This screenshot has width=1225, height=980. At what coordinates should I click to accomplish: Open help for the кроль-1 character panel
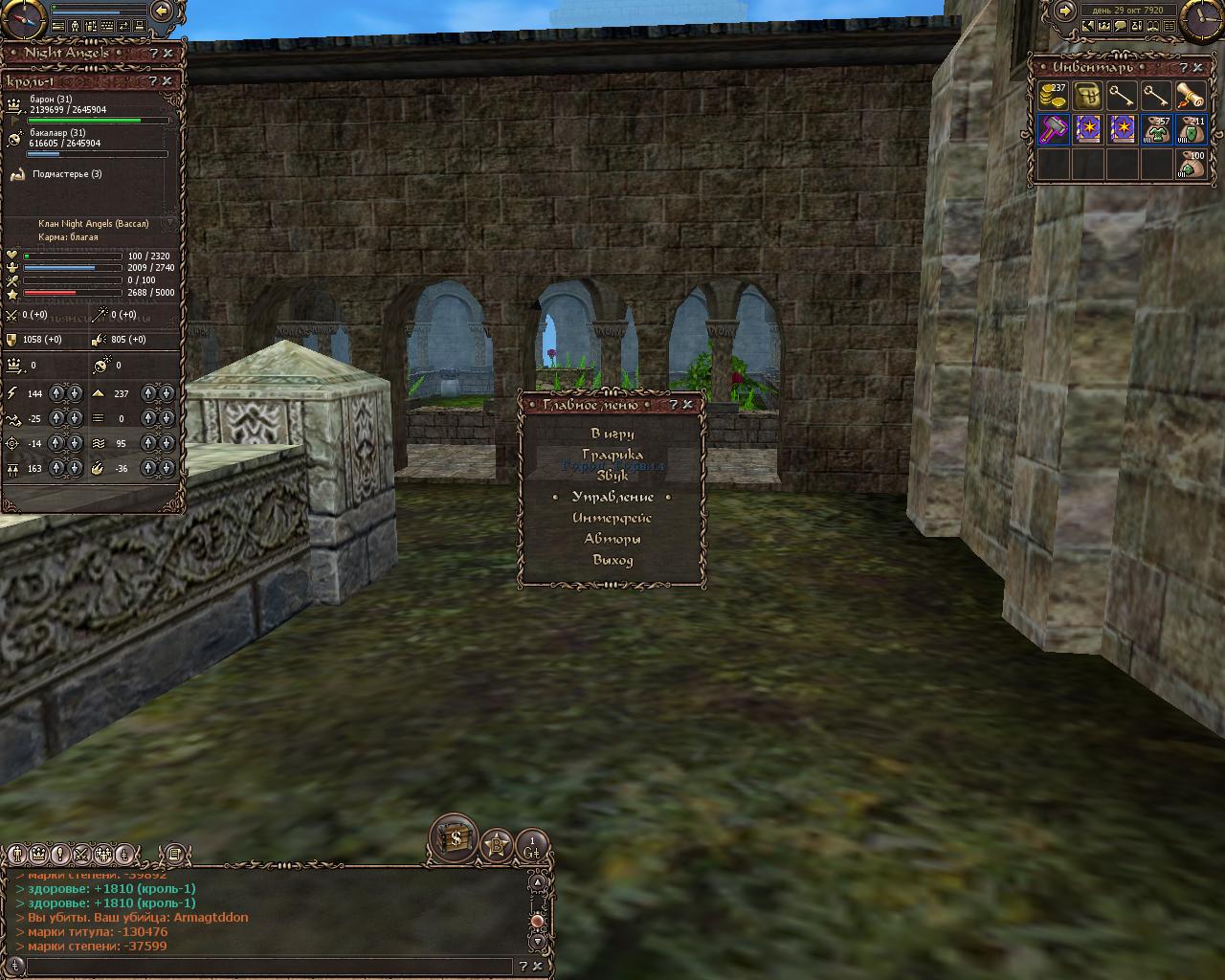point(153,81)
